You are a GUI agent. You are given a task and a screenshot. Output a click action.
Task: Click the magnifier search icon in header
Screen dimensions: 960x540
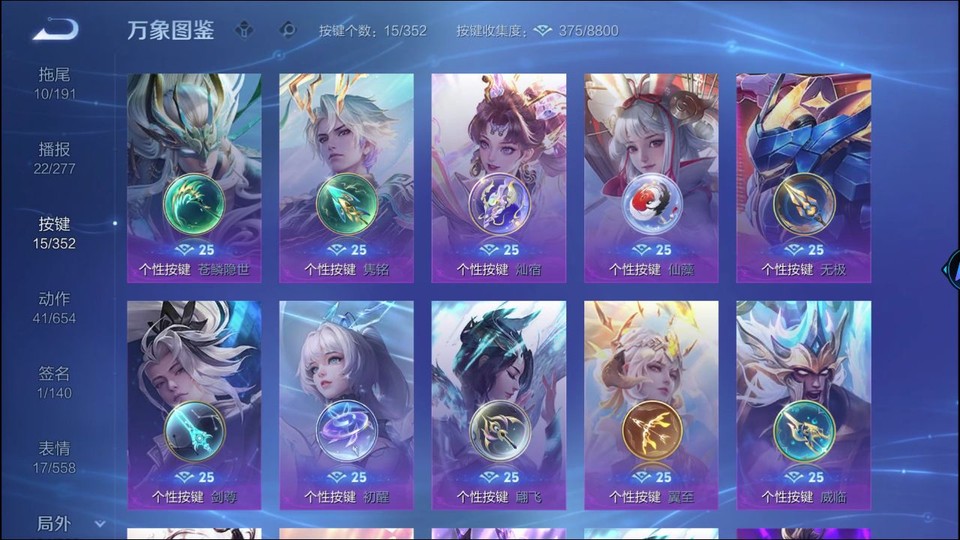click(x=288, y=30)
